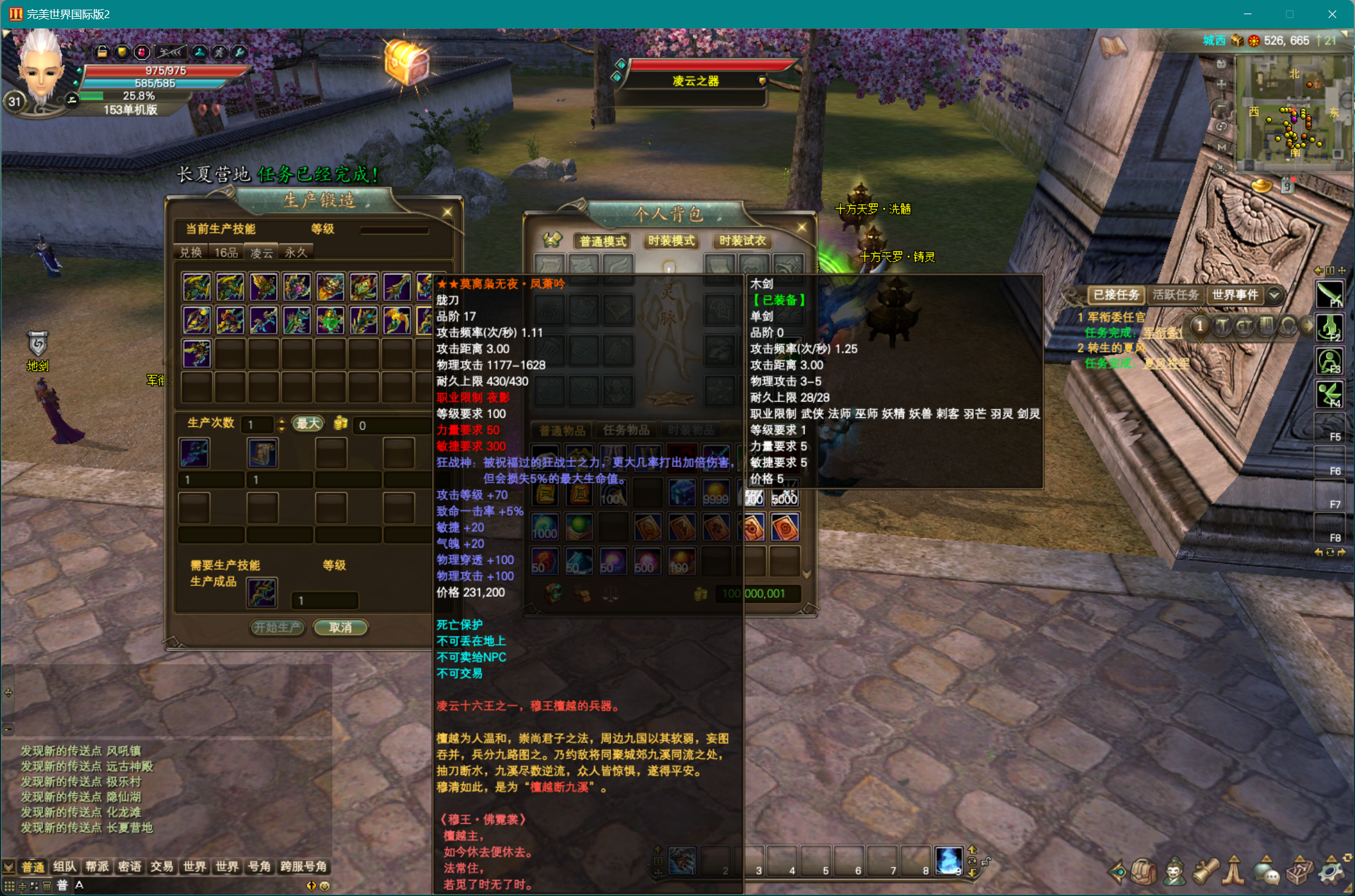The image size is (1355, 896).
Task: Select the 时装模式 tab
Action: [671, 241]
